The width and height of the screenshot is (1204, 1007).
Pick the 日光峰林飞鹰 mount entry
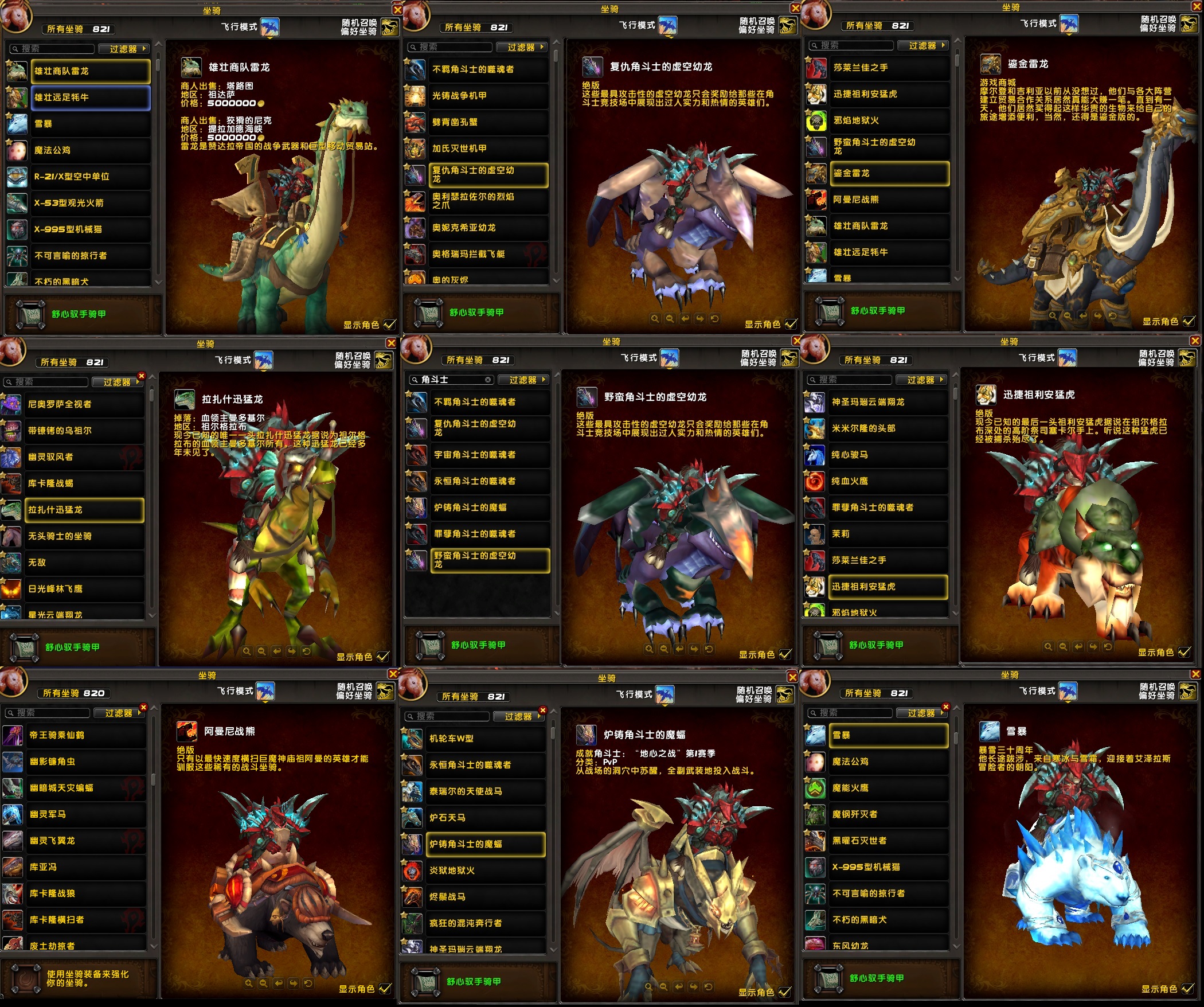click(x=84, y=589)
